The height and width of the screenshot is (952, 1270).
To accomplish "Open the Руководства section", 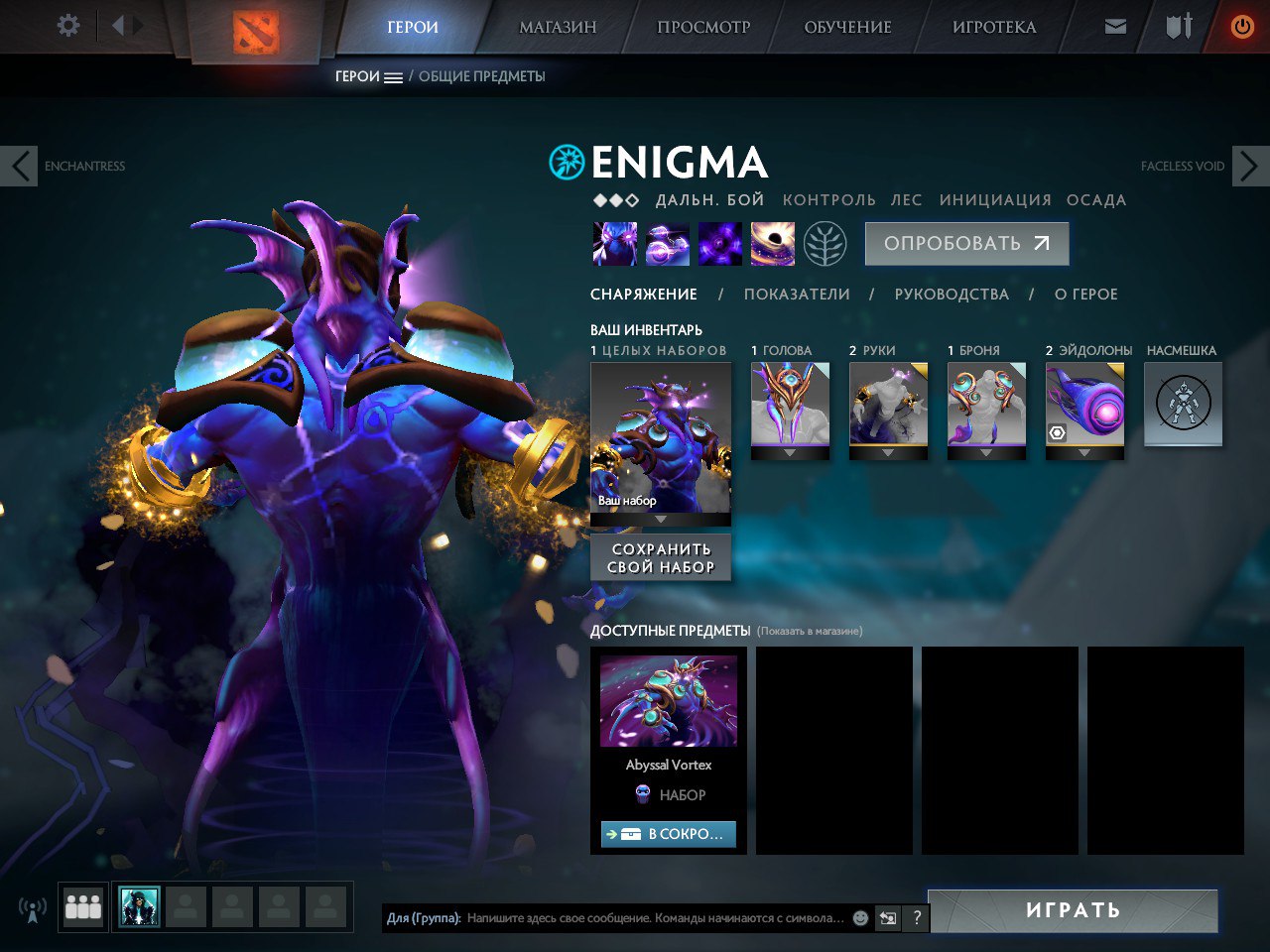I will [952, 295].
